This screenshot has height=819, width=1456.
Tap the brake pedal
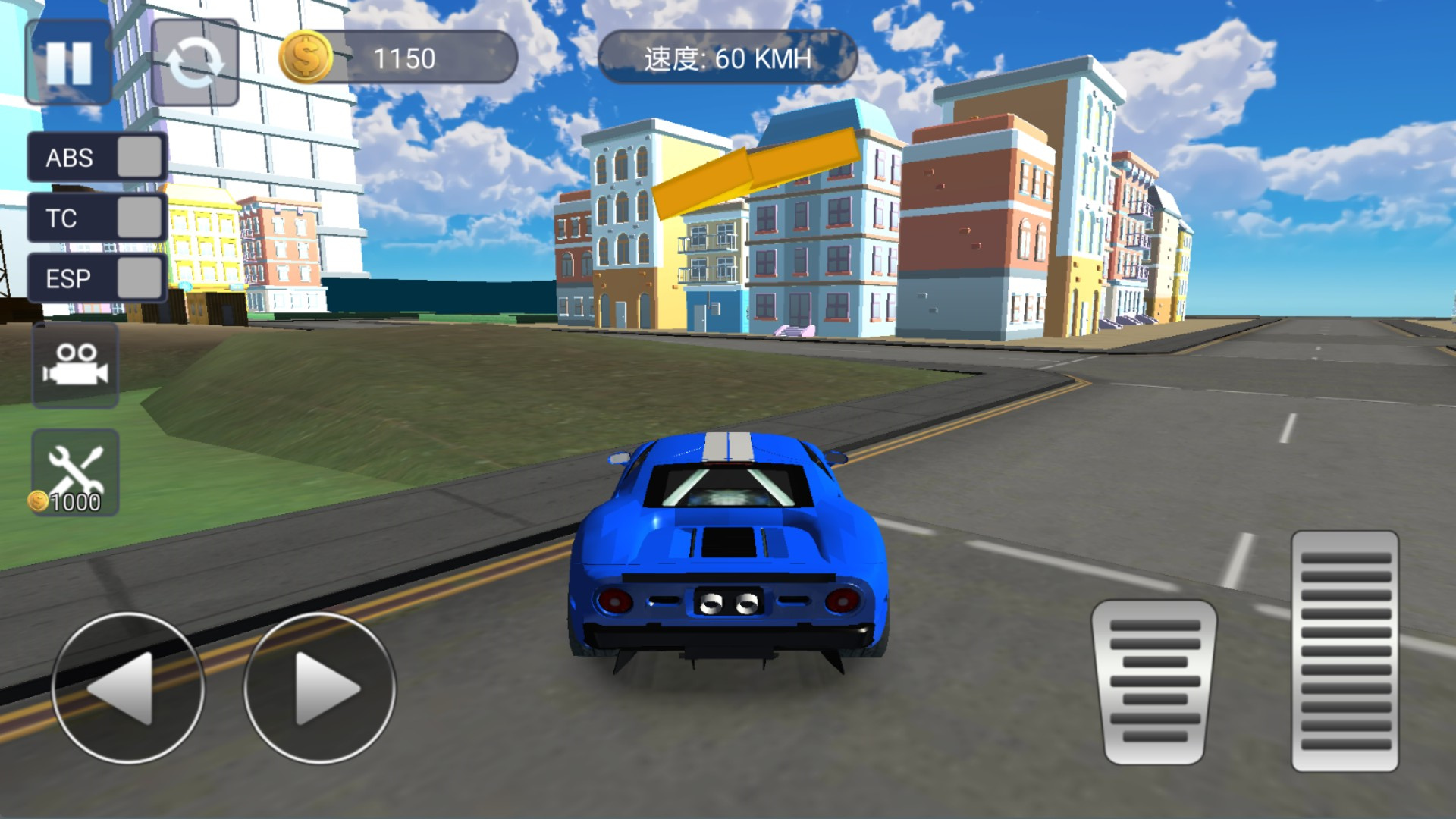[x=1154, y=680]
